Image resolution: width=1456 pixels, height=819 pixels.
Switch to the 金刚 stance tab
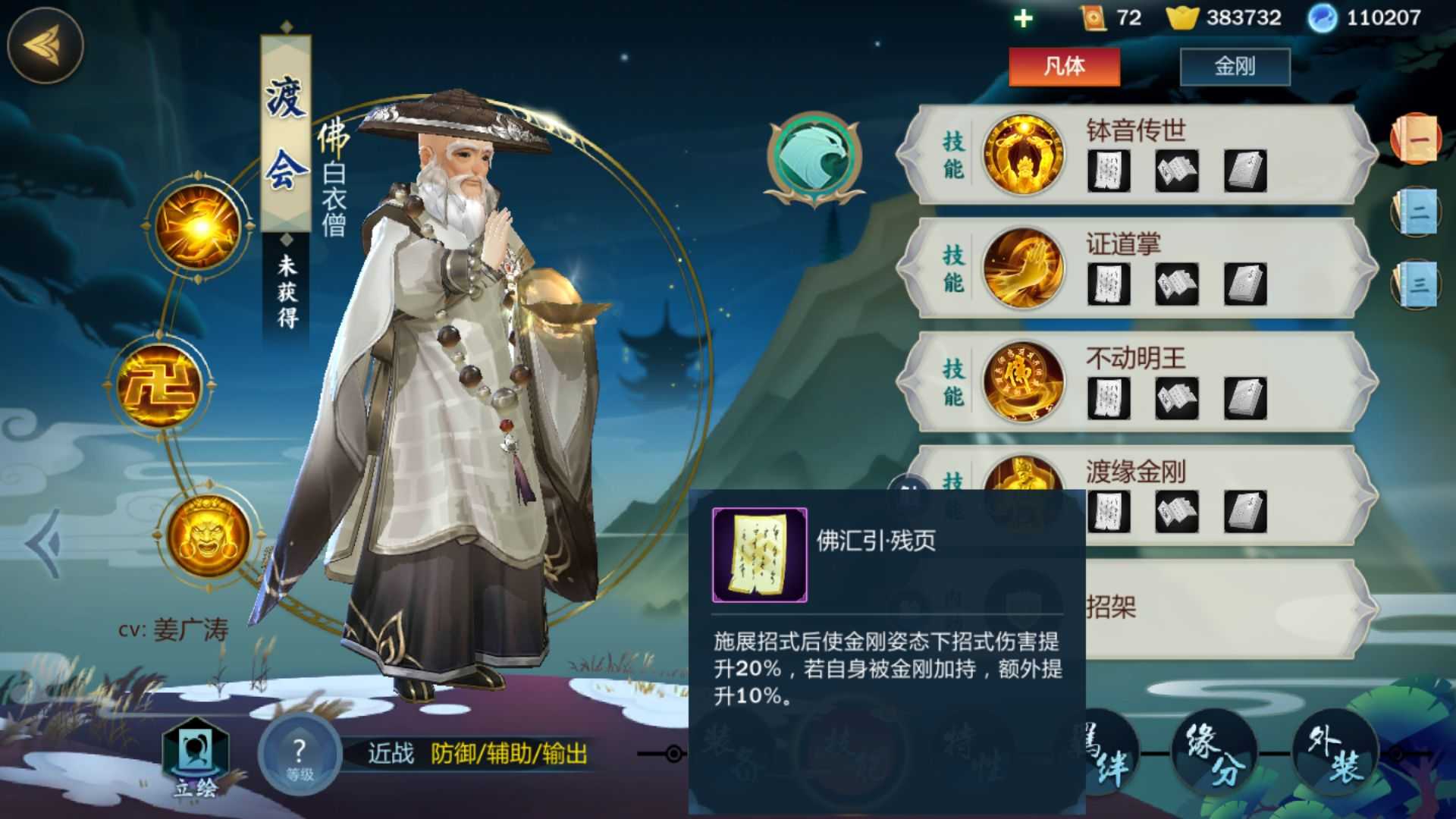click(1236, 67)
